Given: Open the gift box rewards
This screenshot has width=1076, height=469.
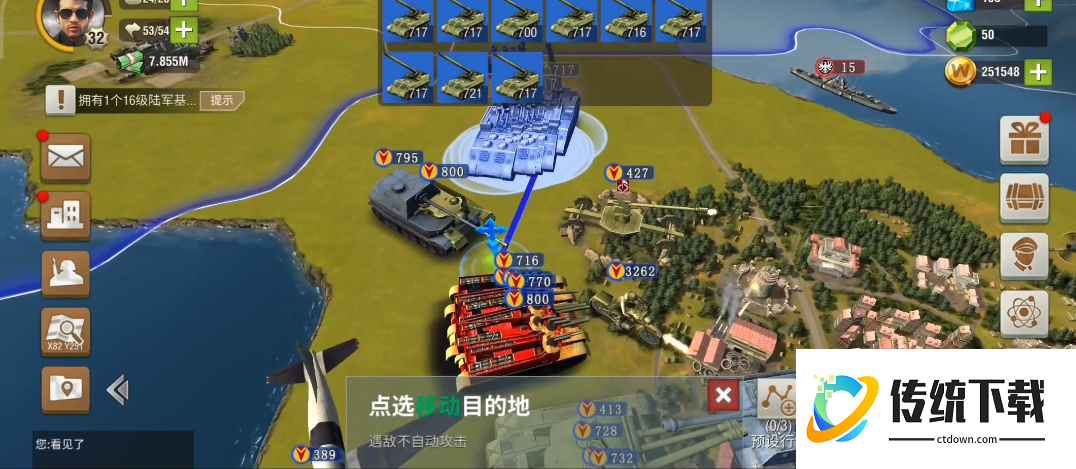Looking at the screenshot, I should click(1024, 139).
